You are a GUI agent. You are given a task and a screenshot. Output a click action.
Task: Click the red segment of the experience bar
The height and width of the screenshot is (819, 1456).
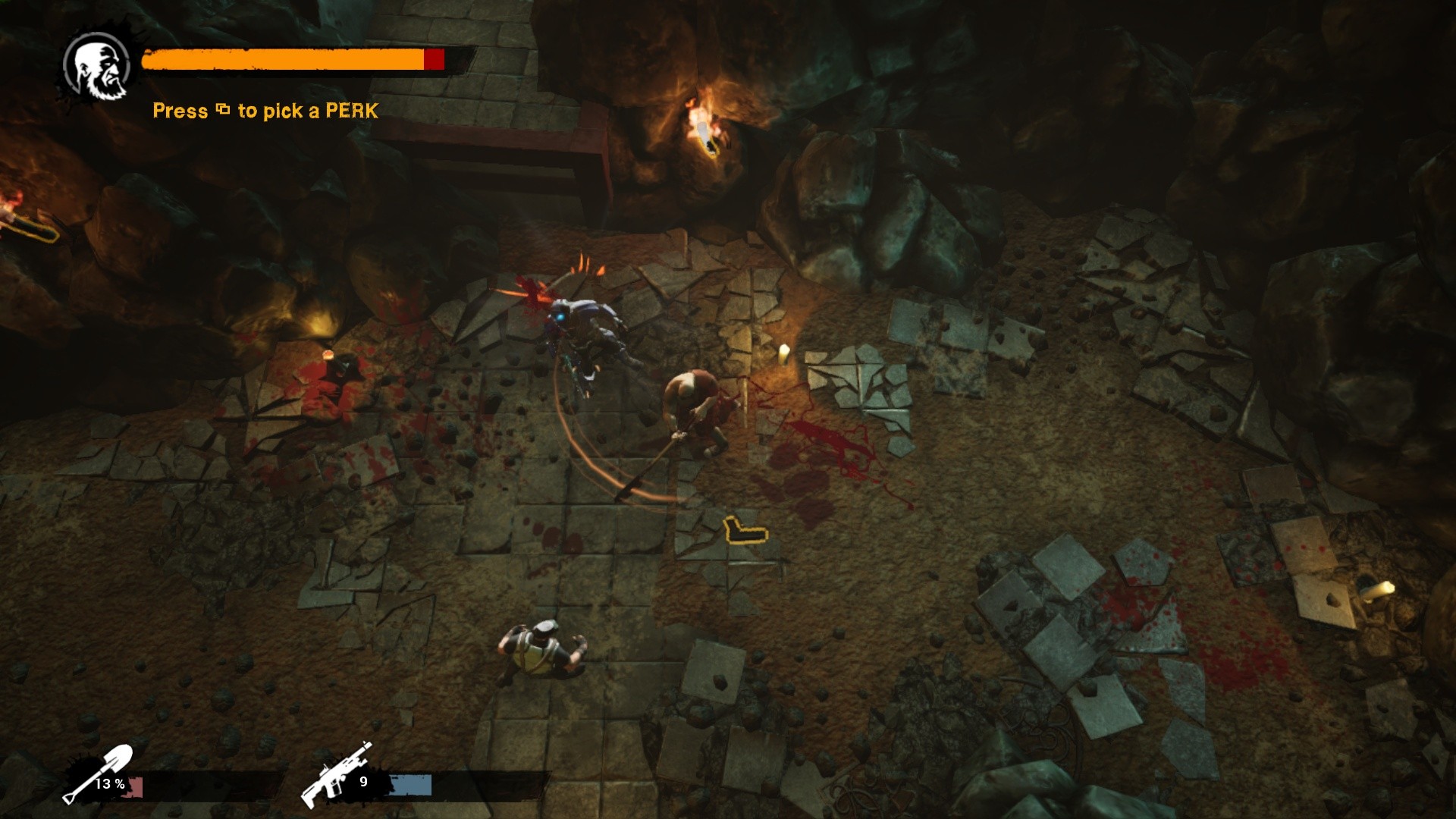pos(433,59)
